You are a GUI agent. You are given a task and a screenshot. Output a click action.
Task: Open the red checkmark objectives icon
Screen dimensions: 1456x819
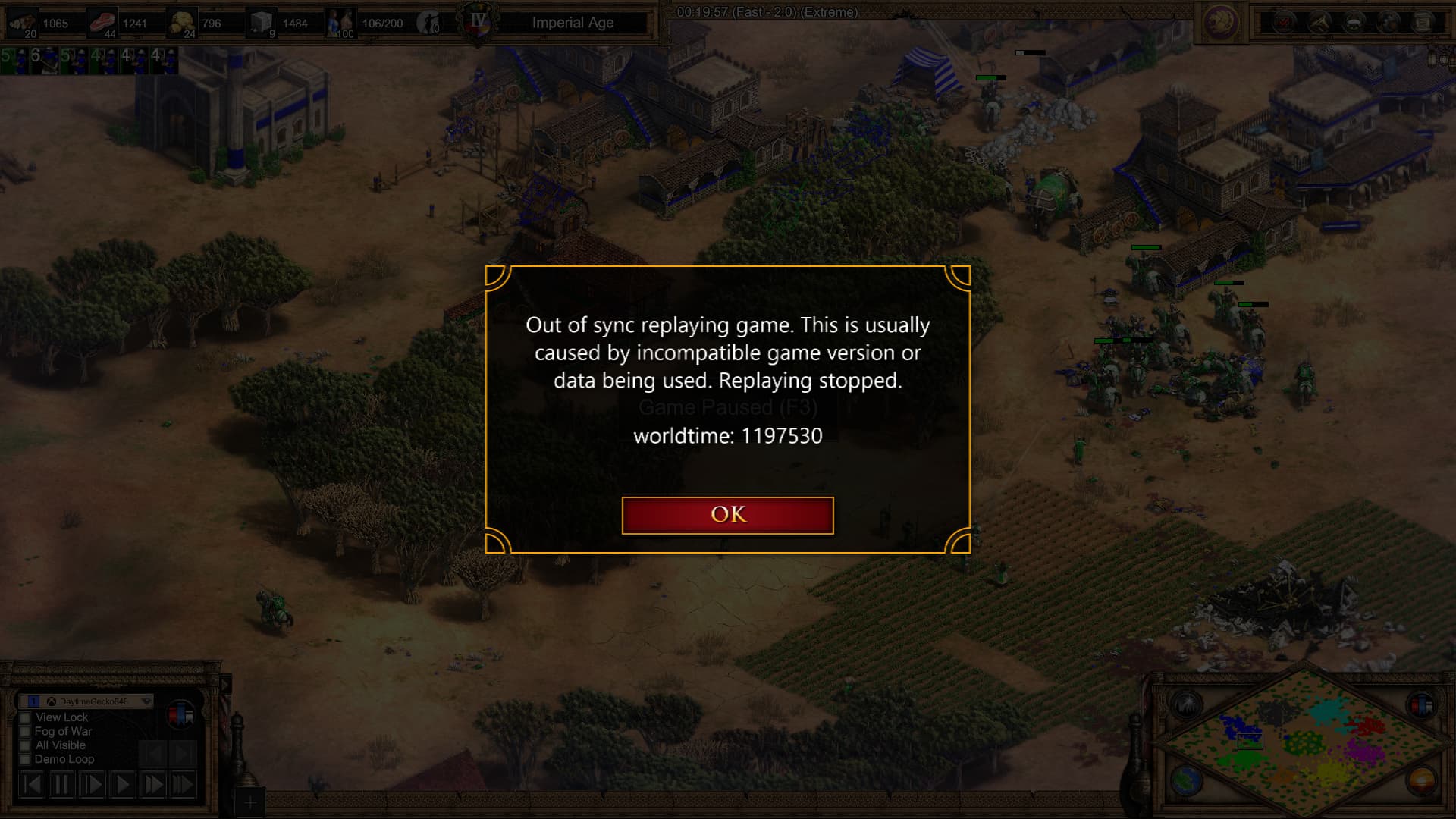pyautogui.click(x=1284, y=23)
